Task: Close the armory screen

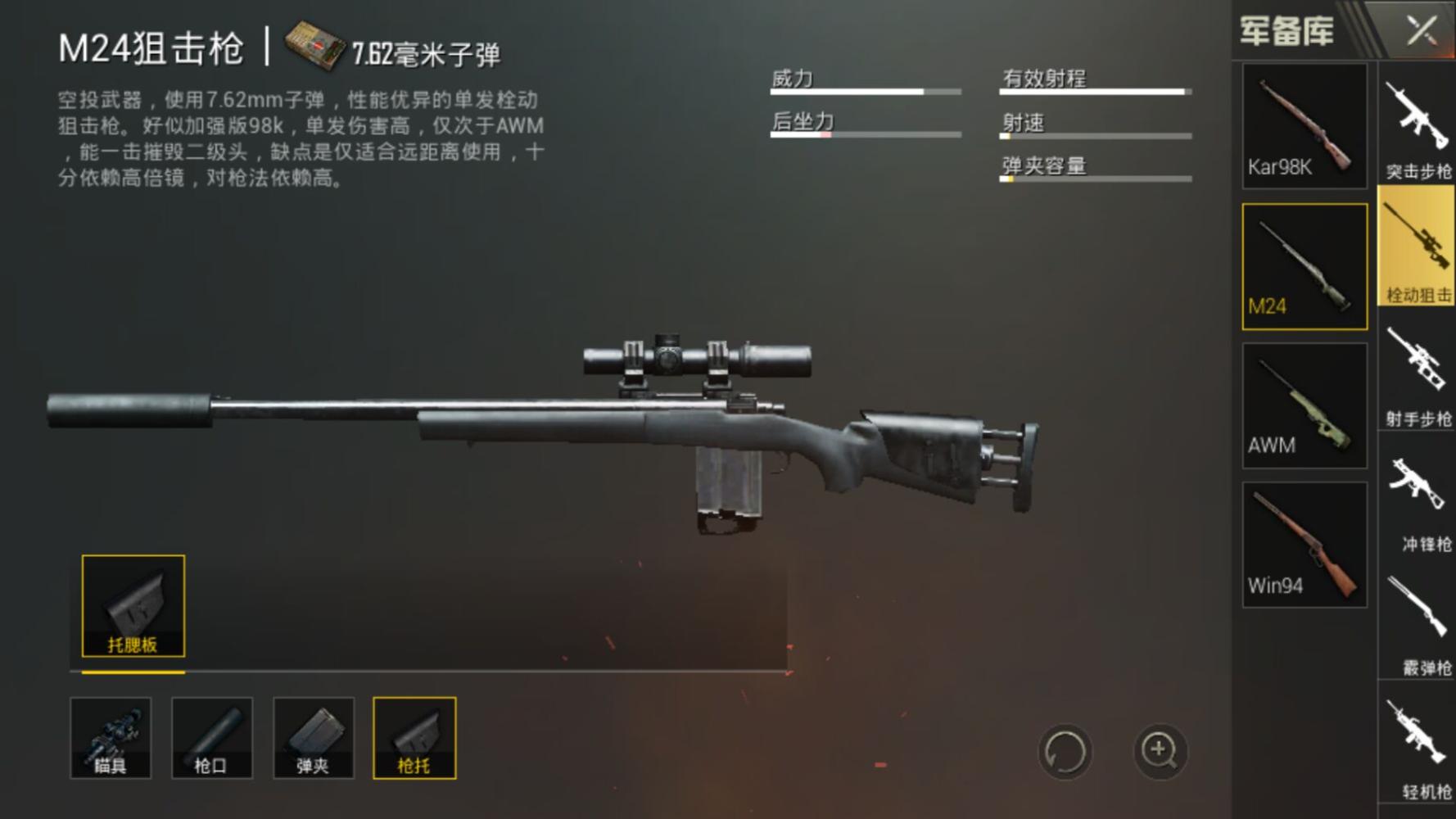Action: tap(1422, 31)
